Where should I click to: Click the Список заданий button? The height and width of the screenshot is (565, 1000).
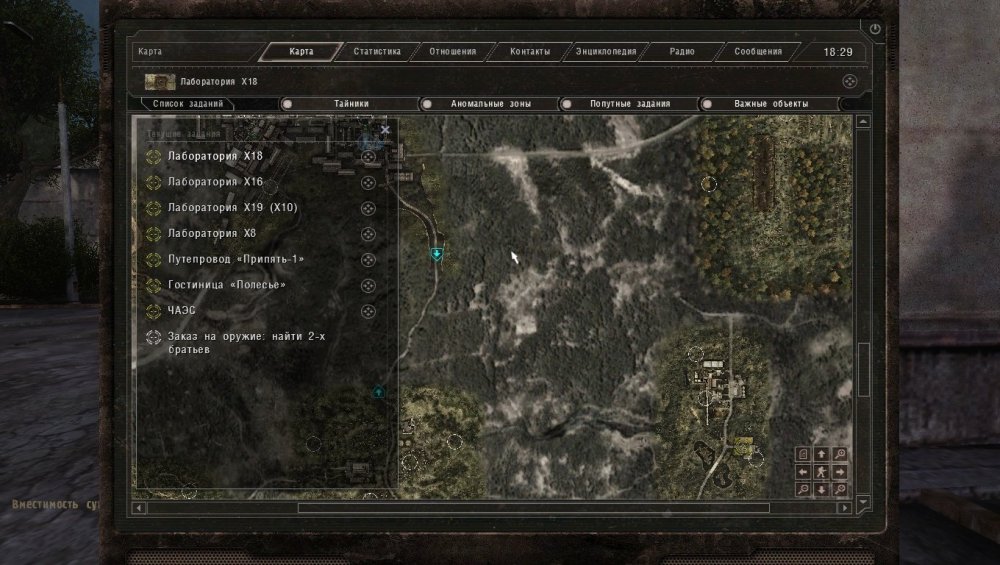click(188, 104)
